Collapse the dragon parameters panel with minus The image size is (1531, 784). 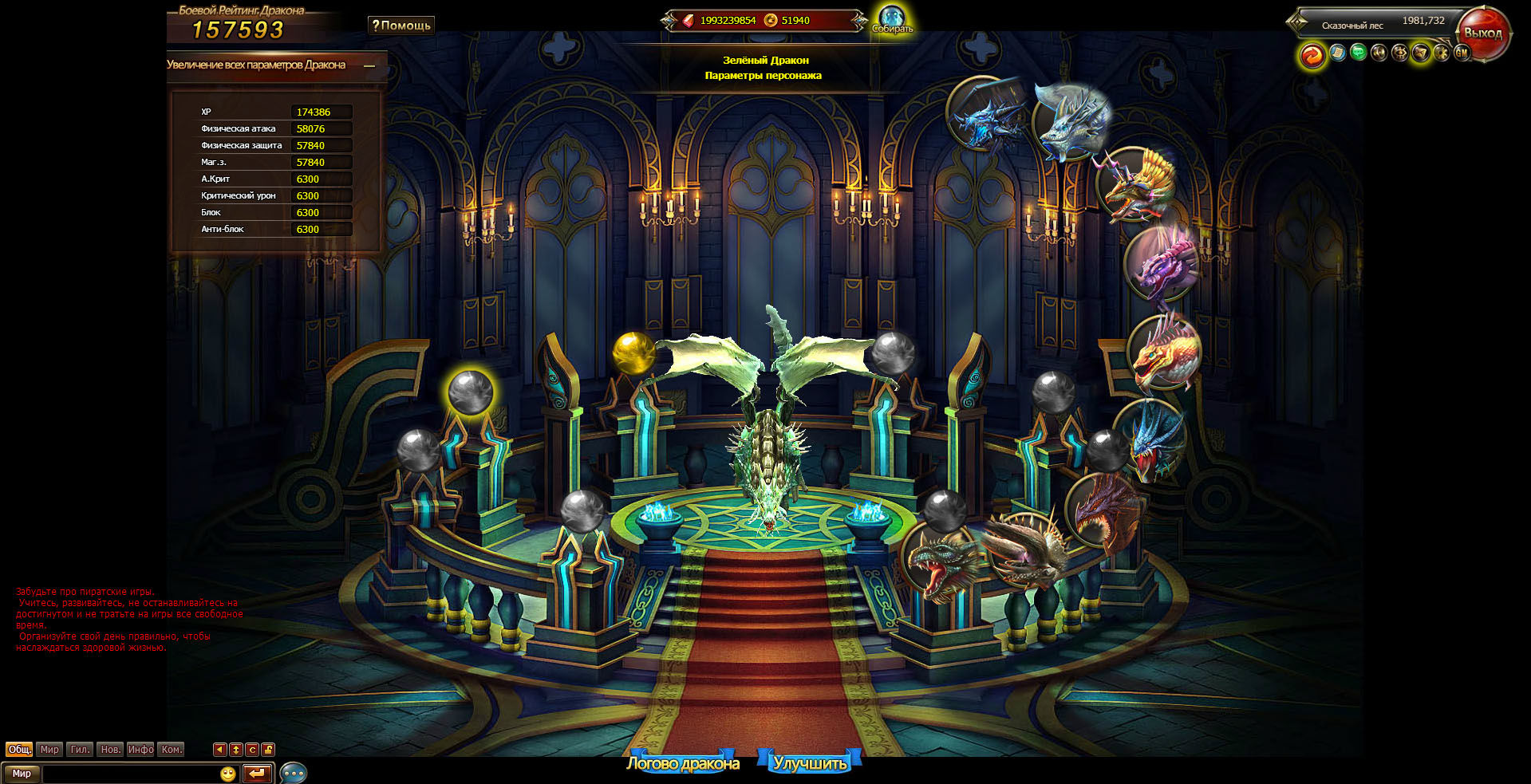[369, 66]
